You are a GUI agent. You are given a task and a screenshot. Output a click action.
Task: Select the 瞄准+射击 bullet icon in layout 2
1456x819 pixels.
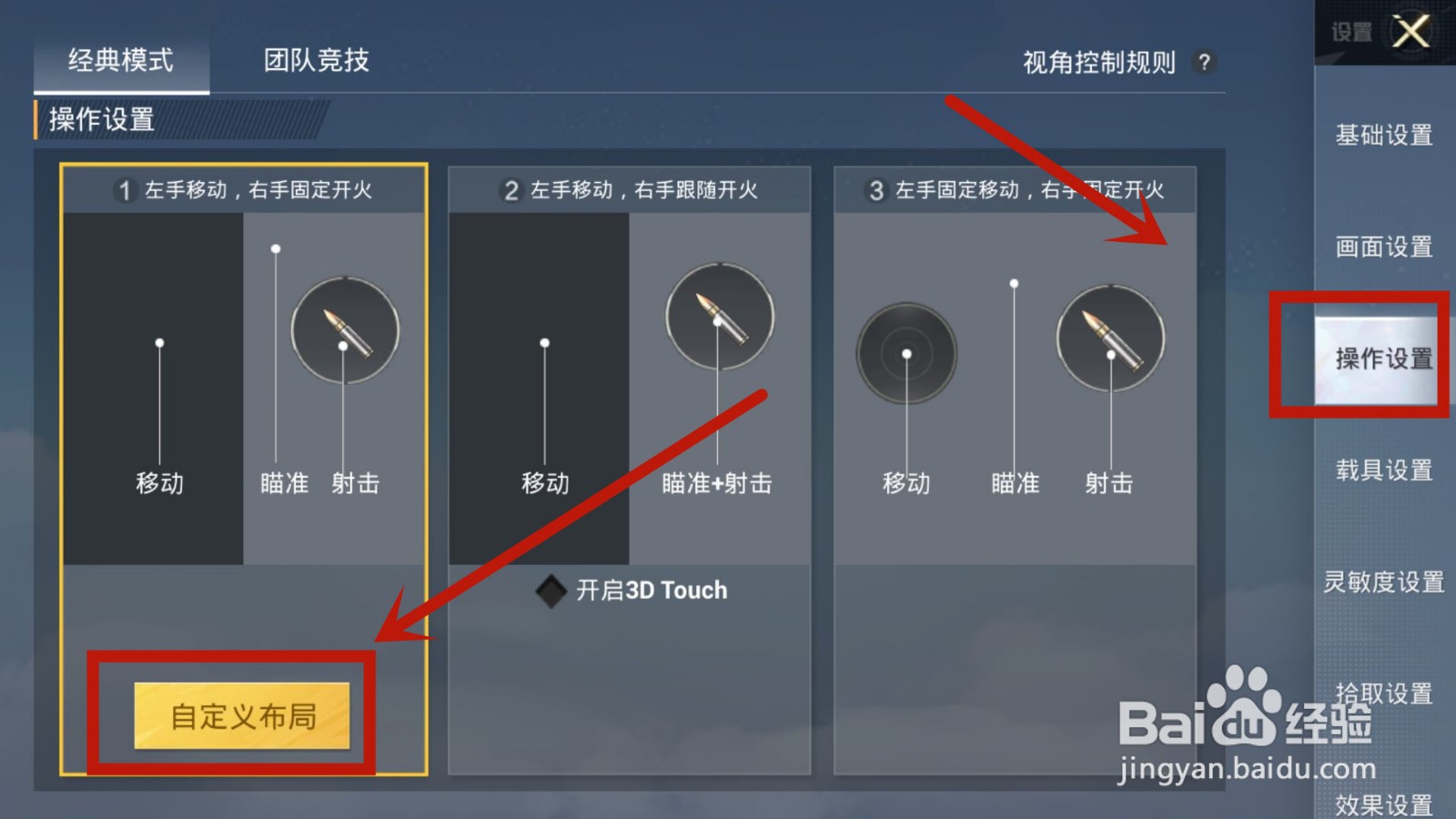click(720, 314)
